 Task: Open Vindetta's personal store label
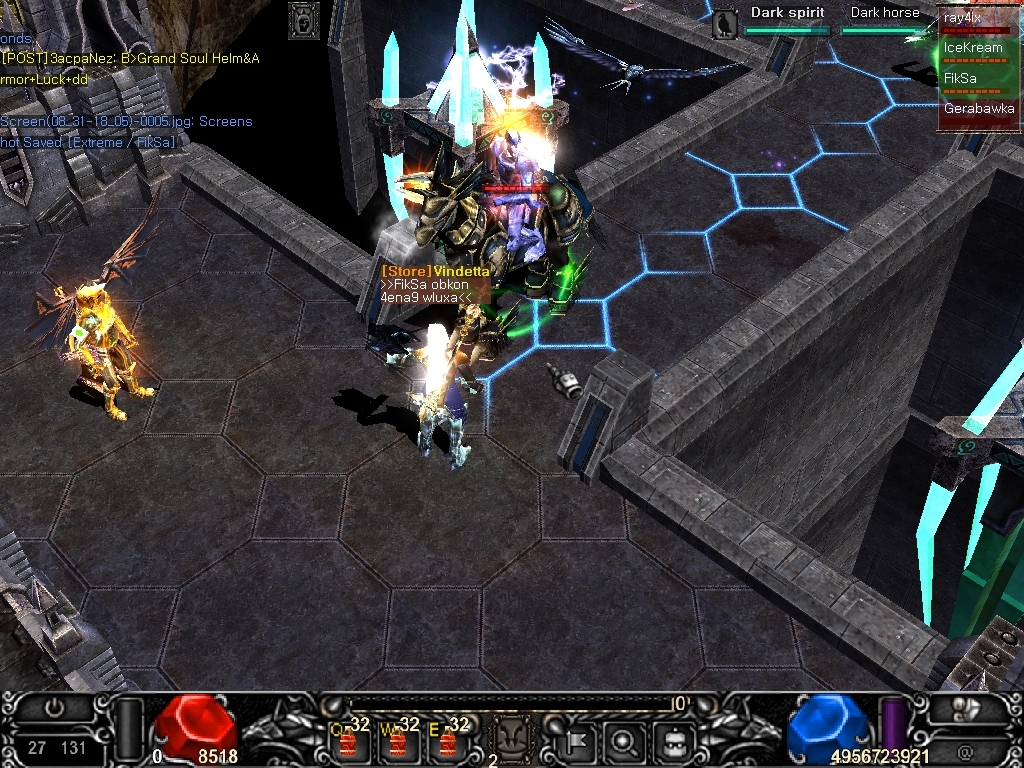(436, 271)
